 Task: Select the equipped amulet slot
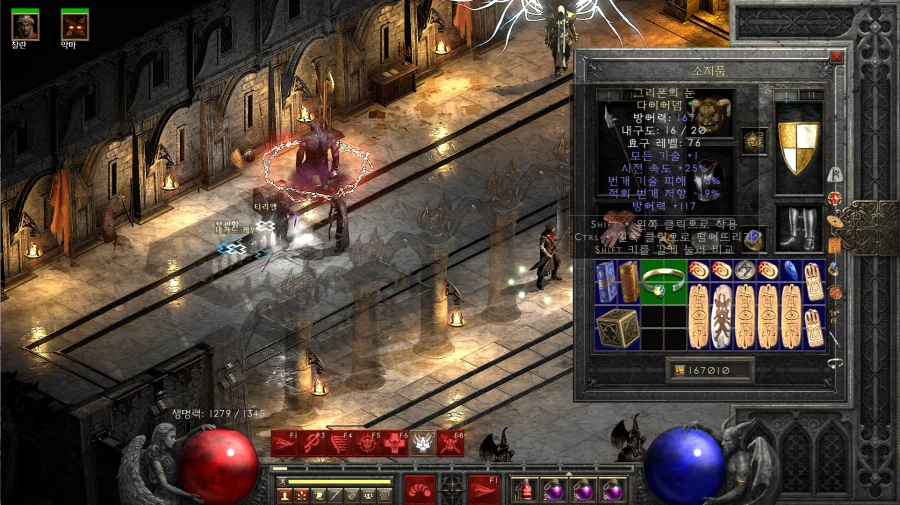point(754,139)
